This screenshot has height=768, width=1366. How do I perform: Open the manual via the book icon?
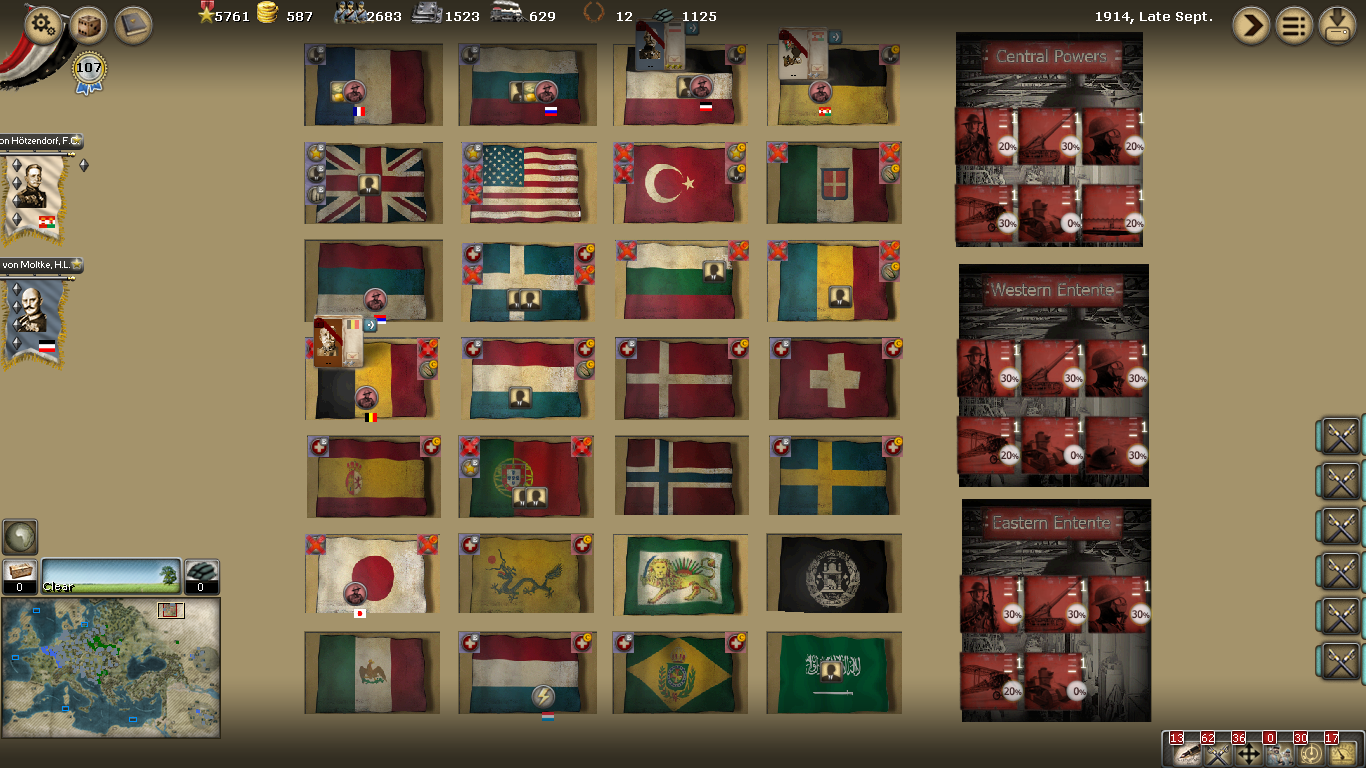[x=138, y=25]
